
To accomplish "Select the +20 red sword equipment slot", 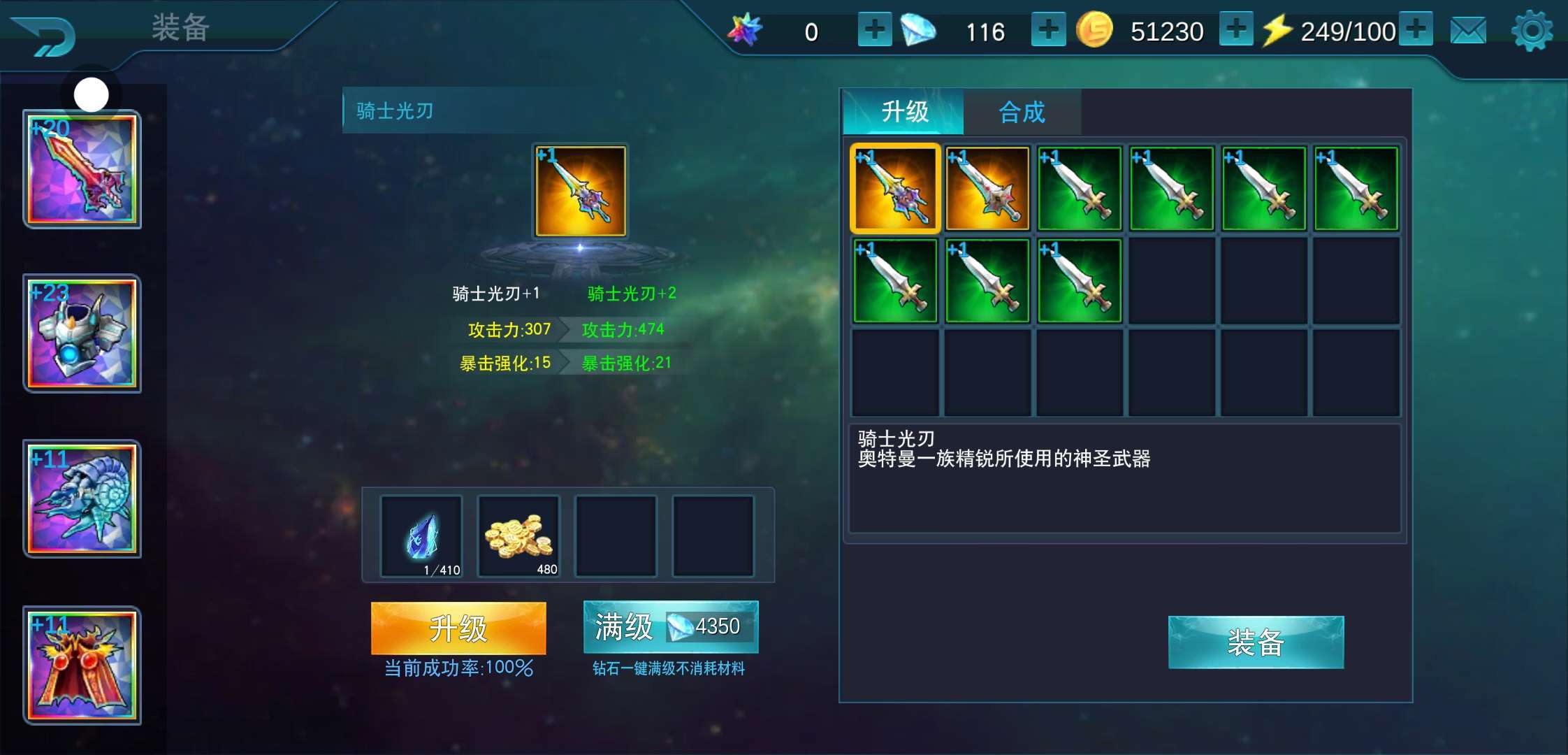I will [x=82, y=170].
